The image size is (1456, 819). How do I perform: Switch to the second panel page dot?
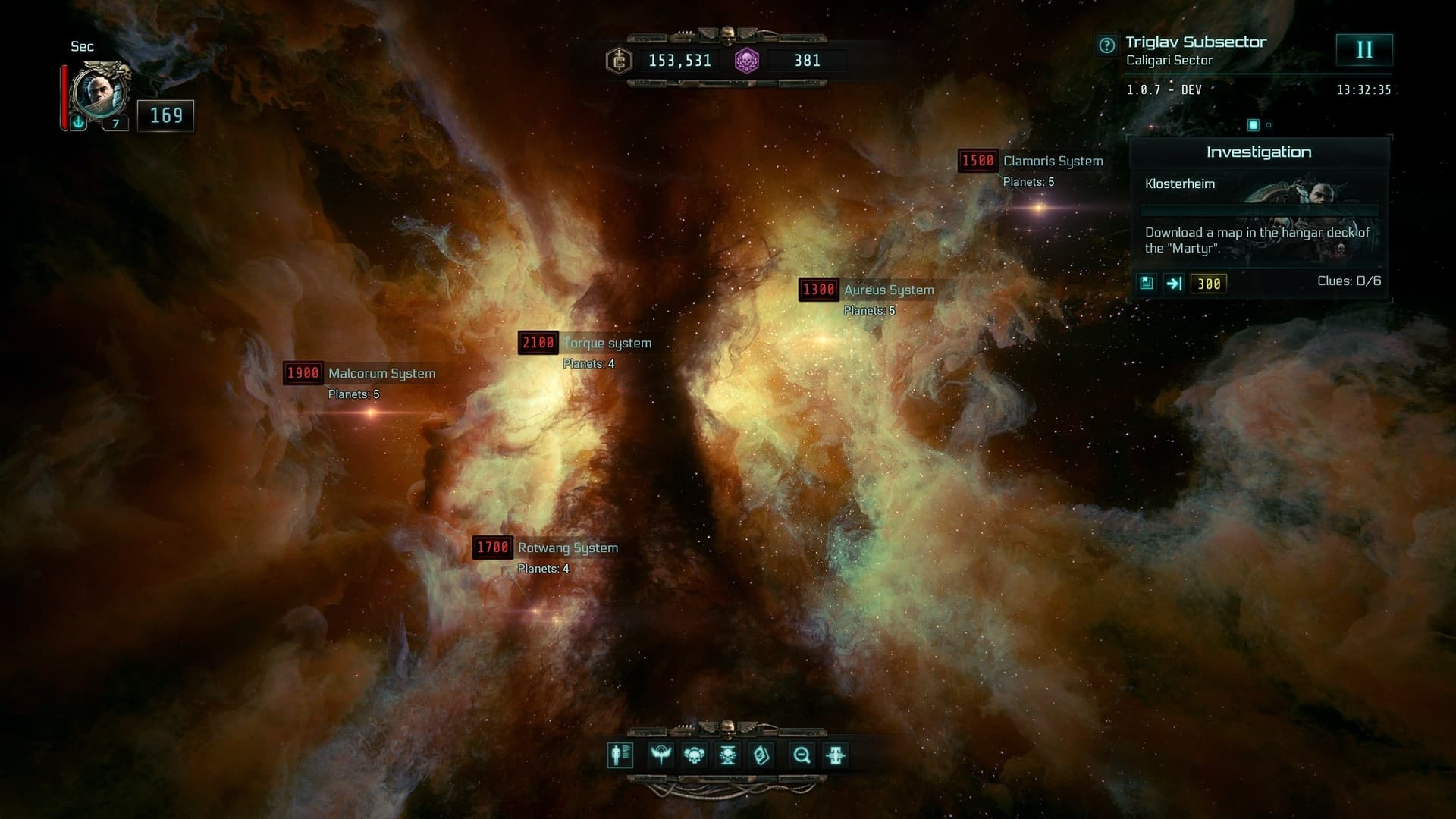[1269, 125]
